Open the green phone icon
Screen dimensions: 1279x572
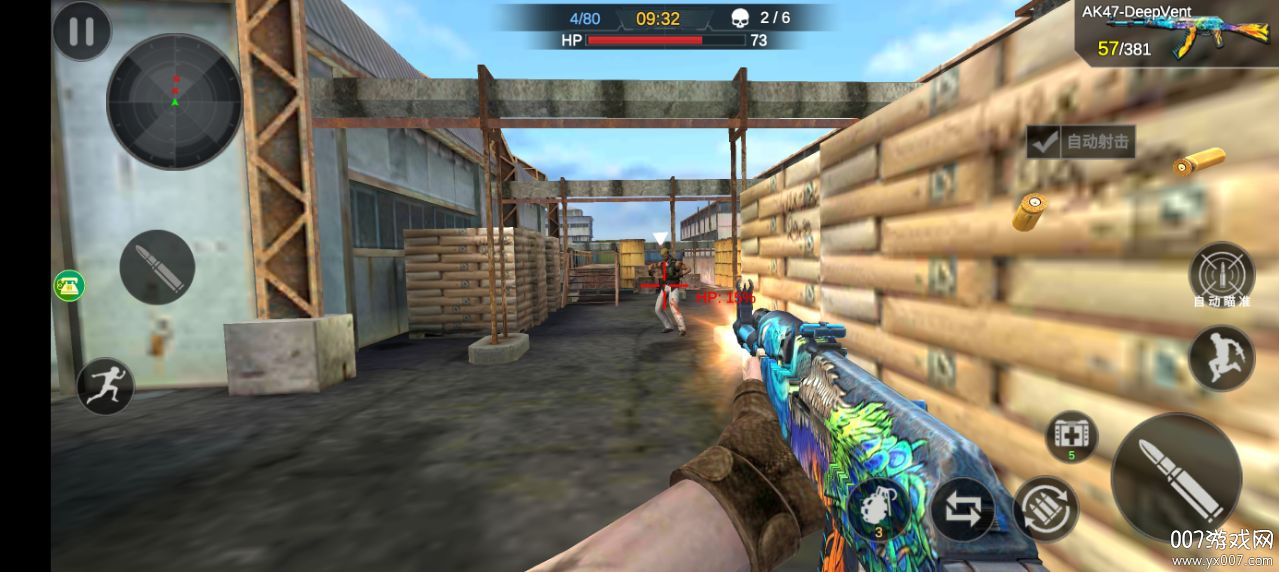click(69, 286)
